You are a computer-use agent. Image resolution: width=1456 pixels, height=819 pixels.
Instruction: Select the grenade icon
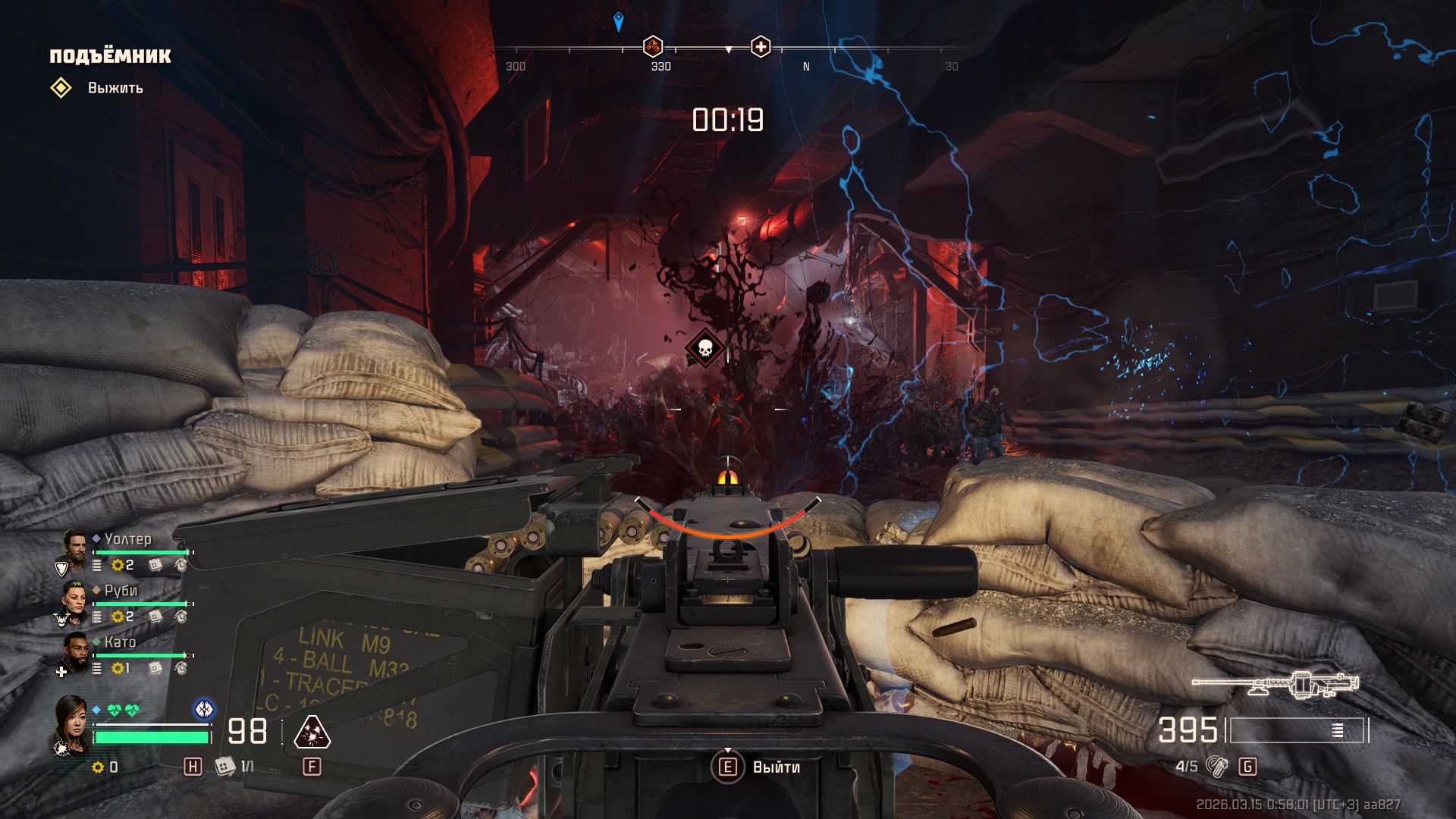1216,767
